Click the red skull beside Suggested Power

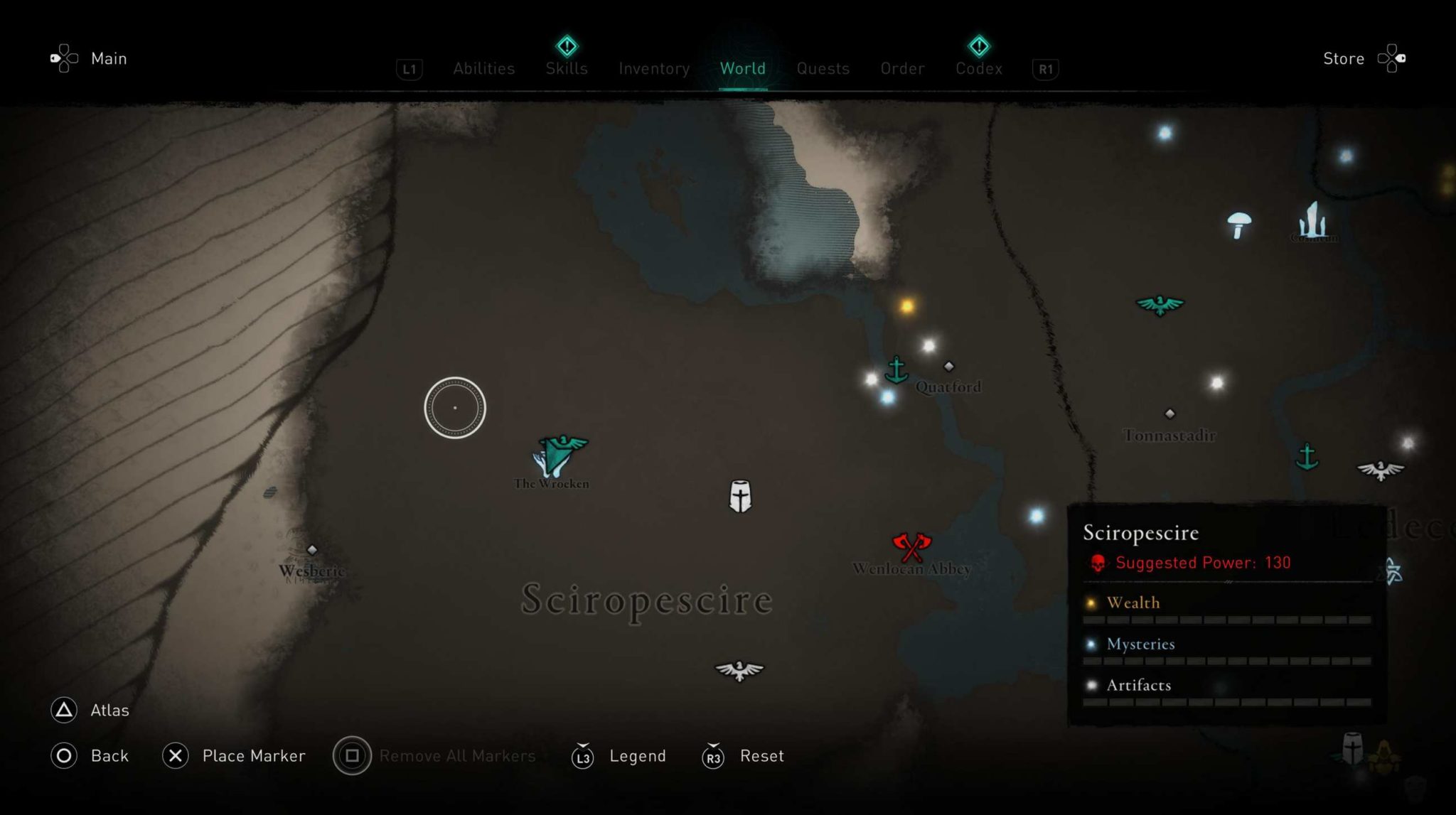click(x=1098, y=563)
